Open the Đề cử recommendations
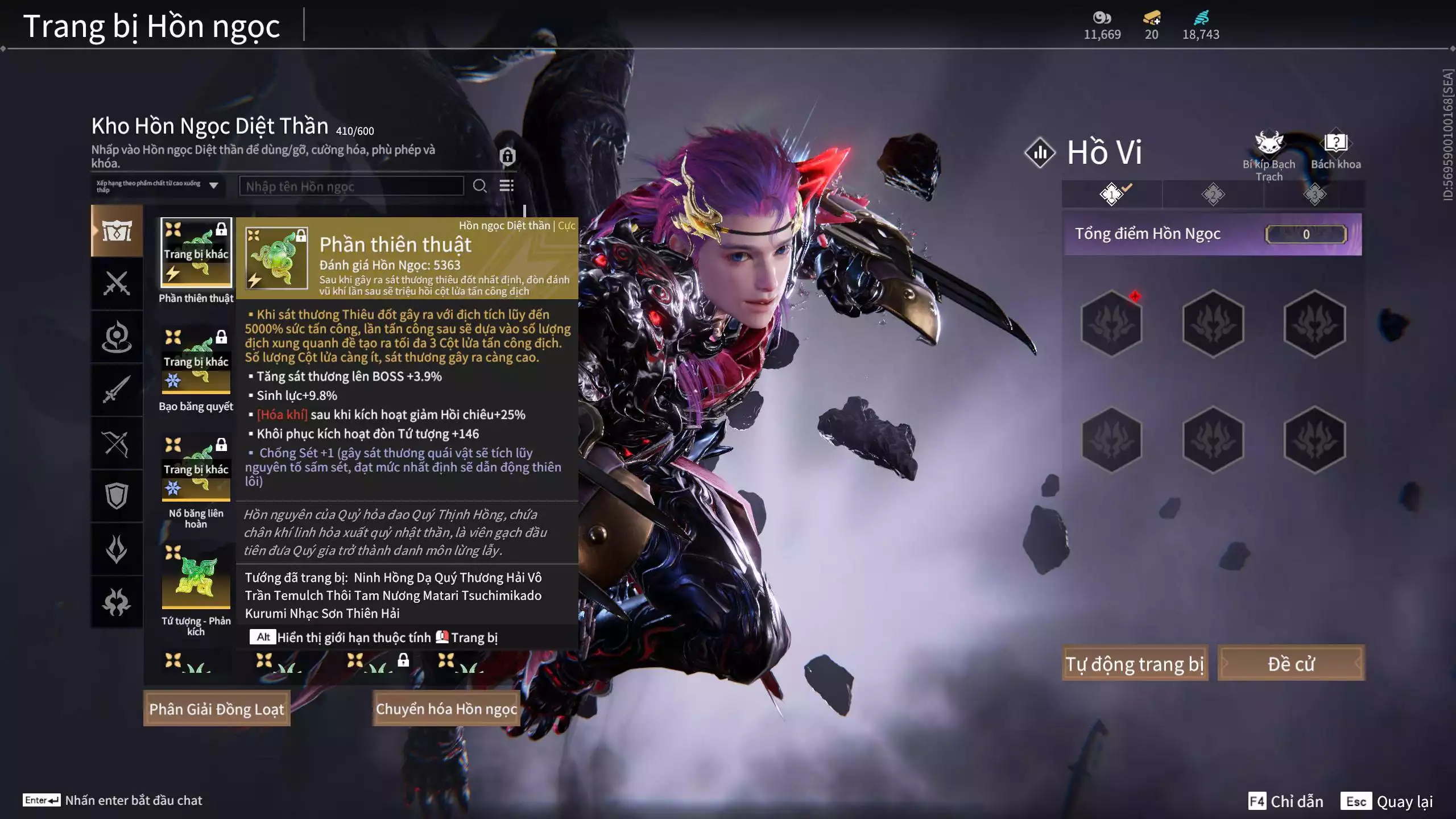Image resolution: width=1456 pixels, height=819 pixels. click(1290, 663)
